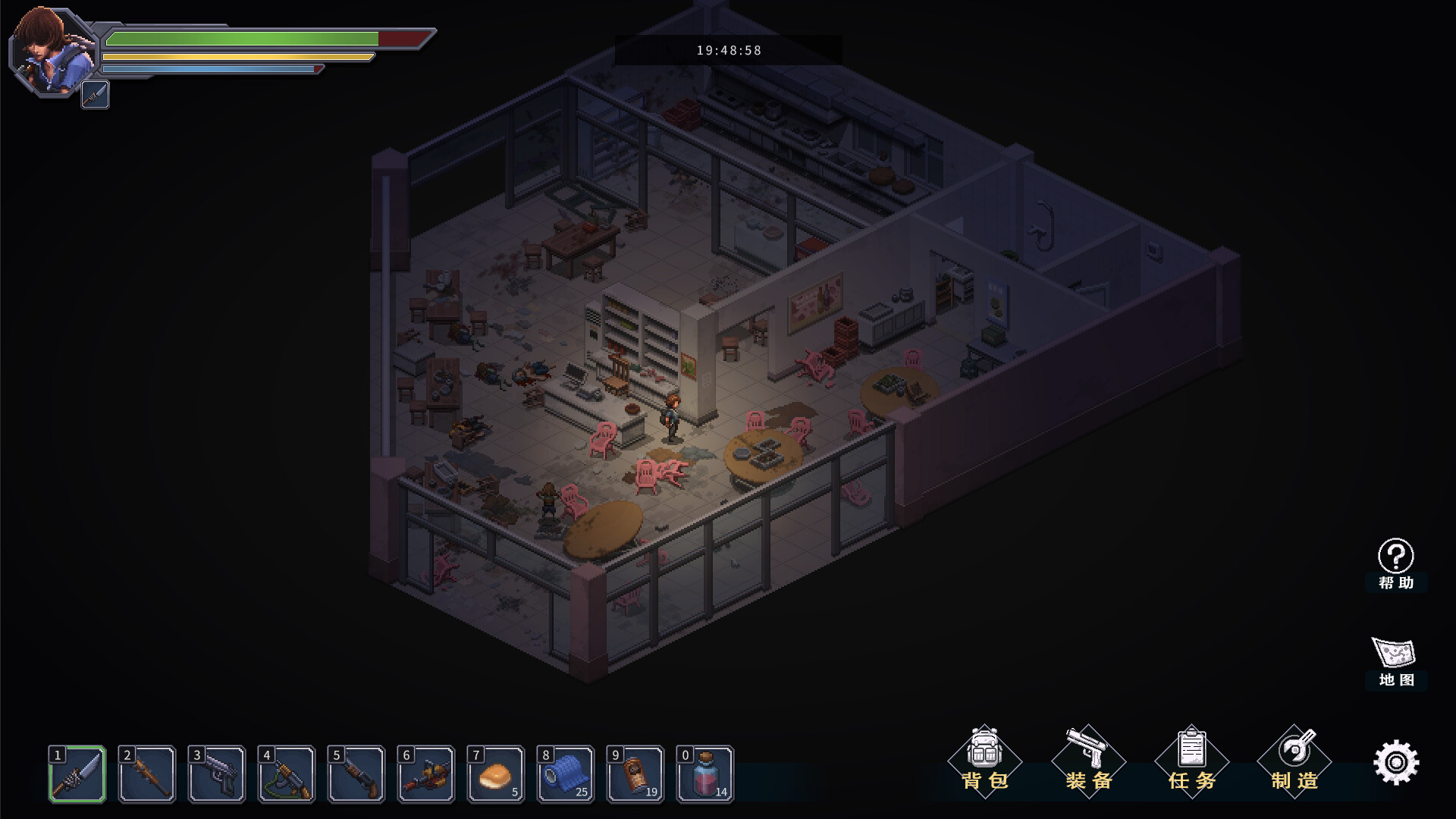Open the map (地图)
Screen dimensions: 1456x819
pyautogui.click(x=1395, y=661)
